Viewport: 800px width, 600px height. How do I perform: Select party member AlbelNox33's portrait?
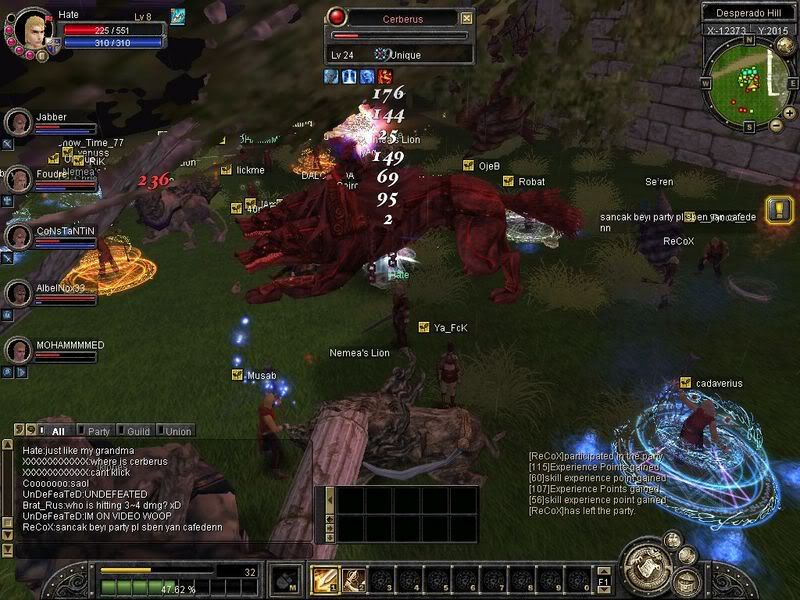19,293
